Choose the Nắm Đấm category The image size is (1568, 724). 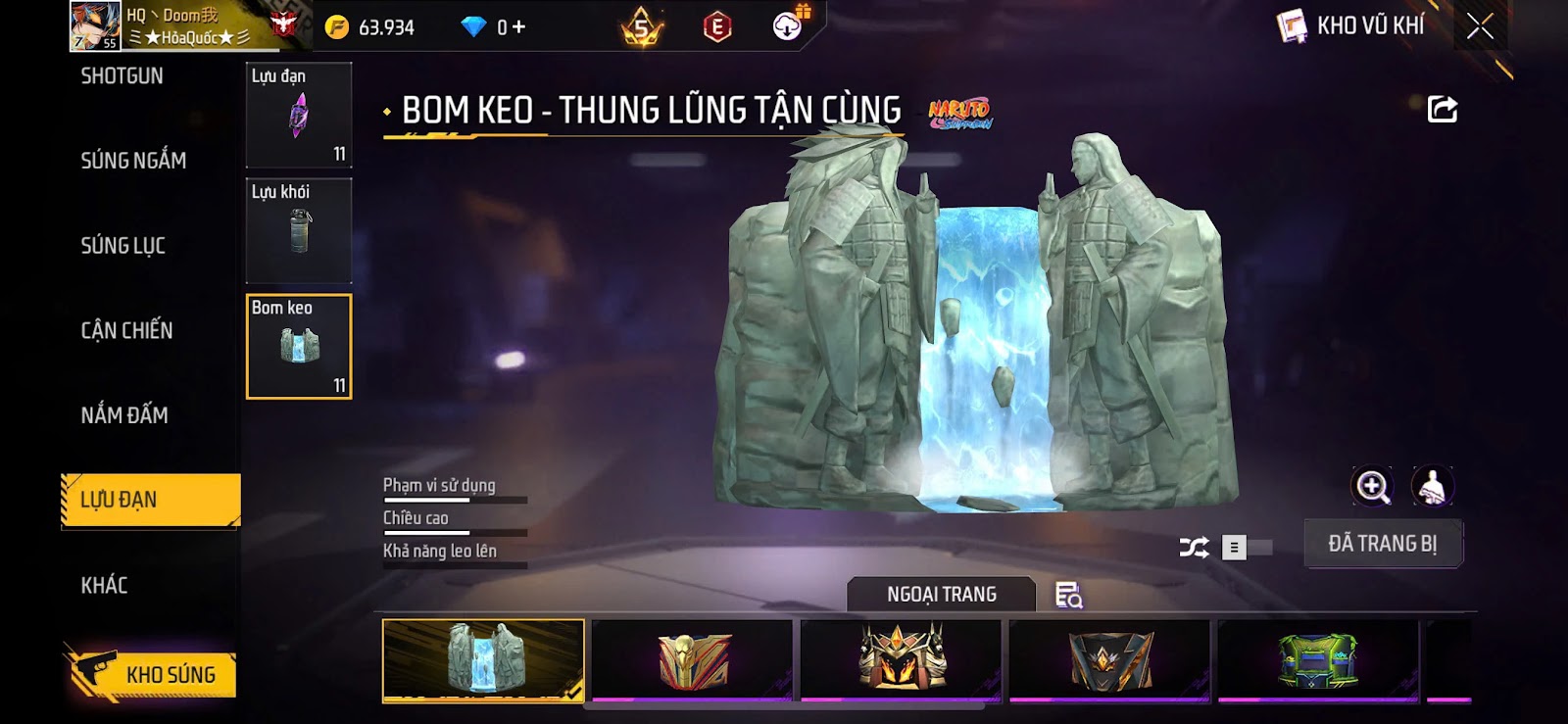pyautogui.click(x=124, y=415)
